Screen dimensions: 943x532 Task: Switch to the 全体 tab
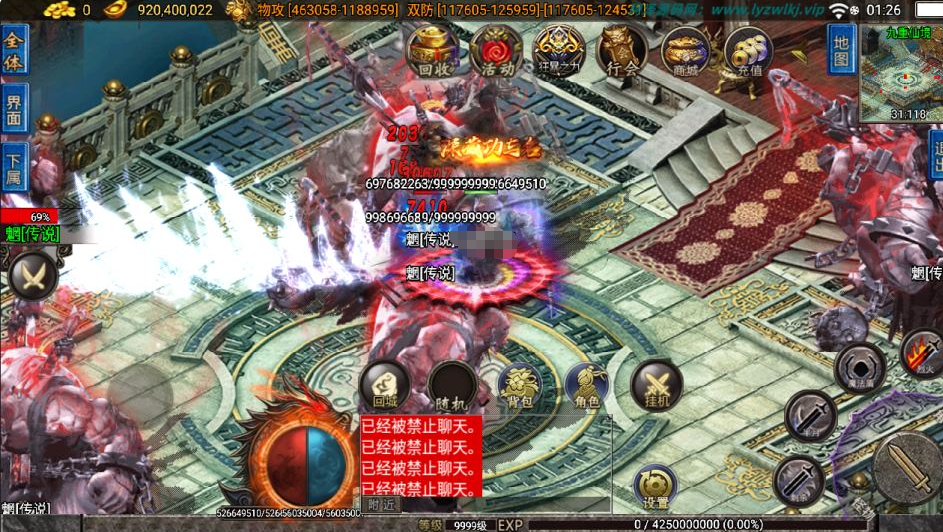click(14, 49)
